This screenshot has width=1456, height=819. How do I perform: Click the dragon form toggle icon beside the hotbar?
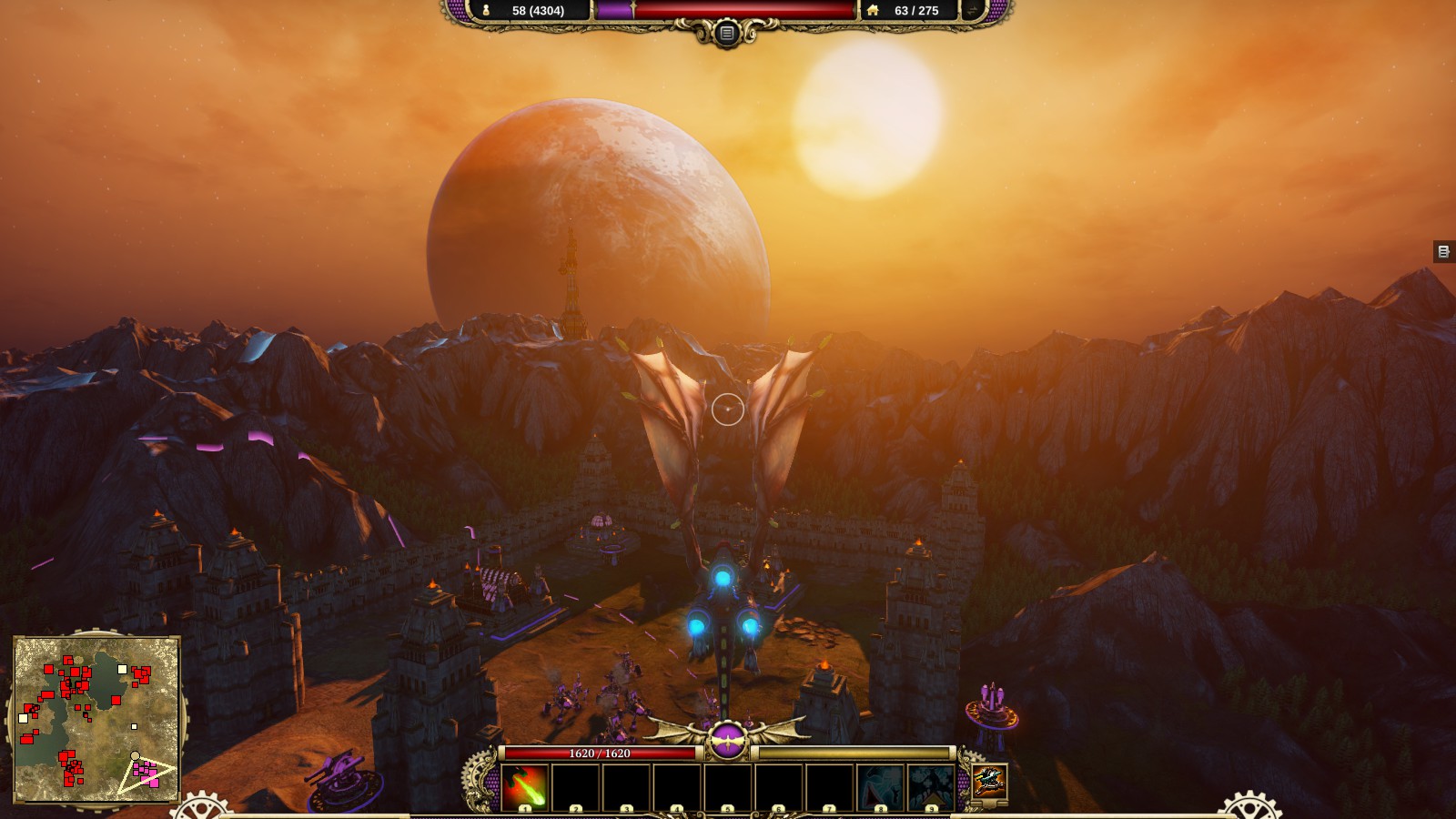(x=989, y=781)
